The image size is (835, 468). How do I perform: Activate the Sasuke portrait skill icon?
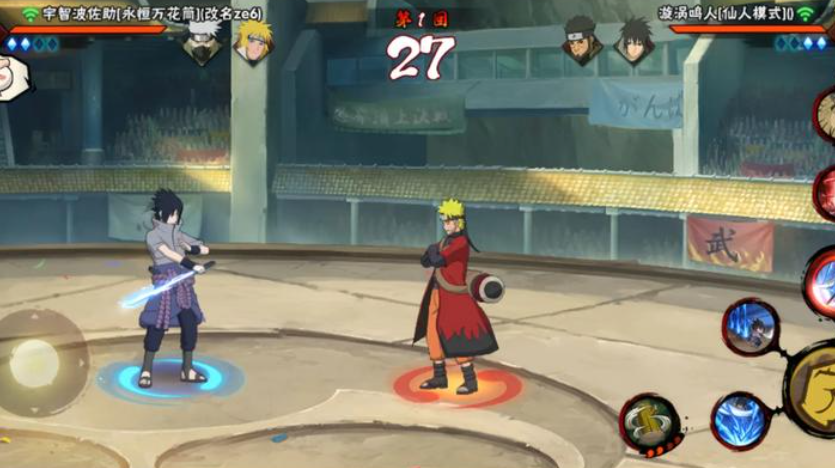[751, 327]
